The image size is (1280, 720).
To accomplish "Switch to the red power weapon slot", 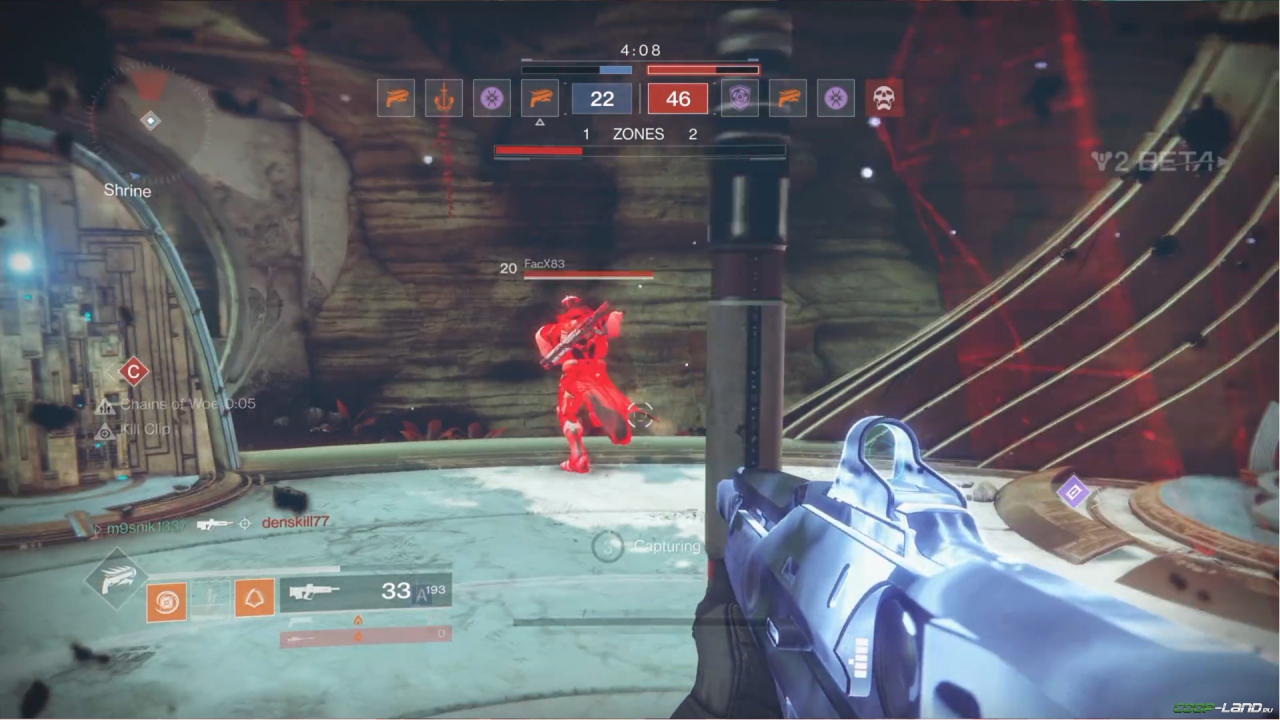I will (x=365, y=636).
